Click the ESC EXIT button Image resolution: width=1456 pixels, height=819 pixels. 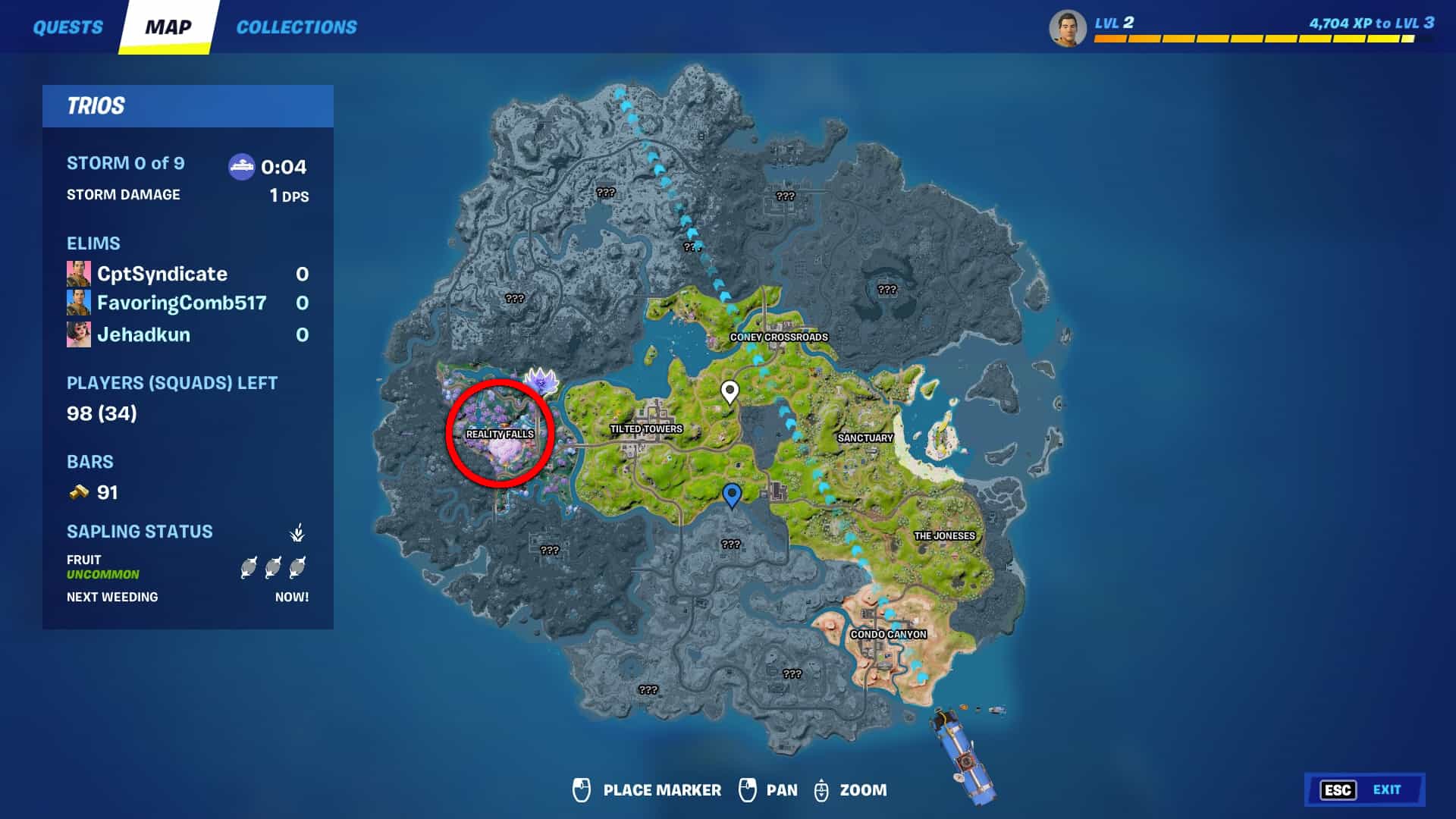click(1365, 788)
